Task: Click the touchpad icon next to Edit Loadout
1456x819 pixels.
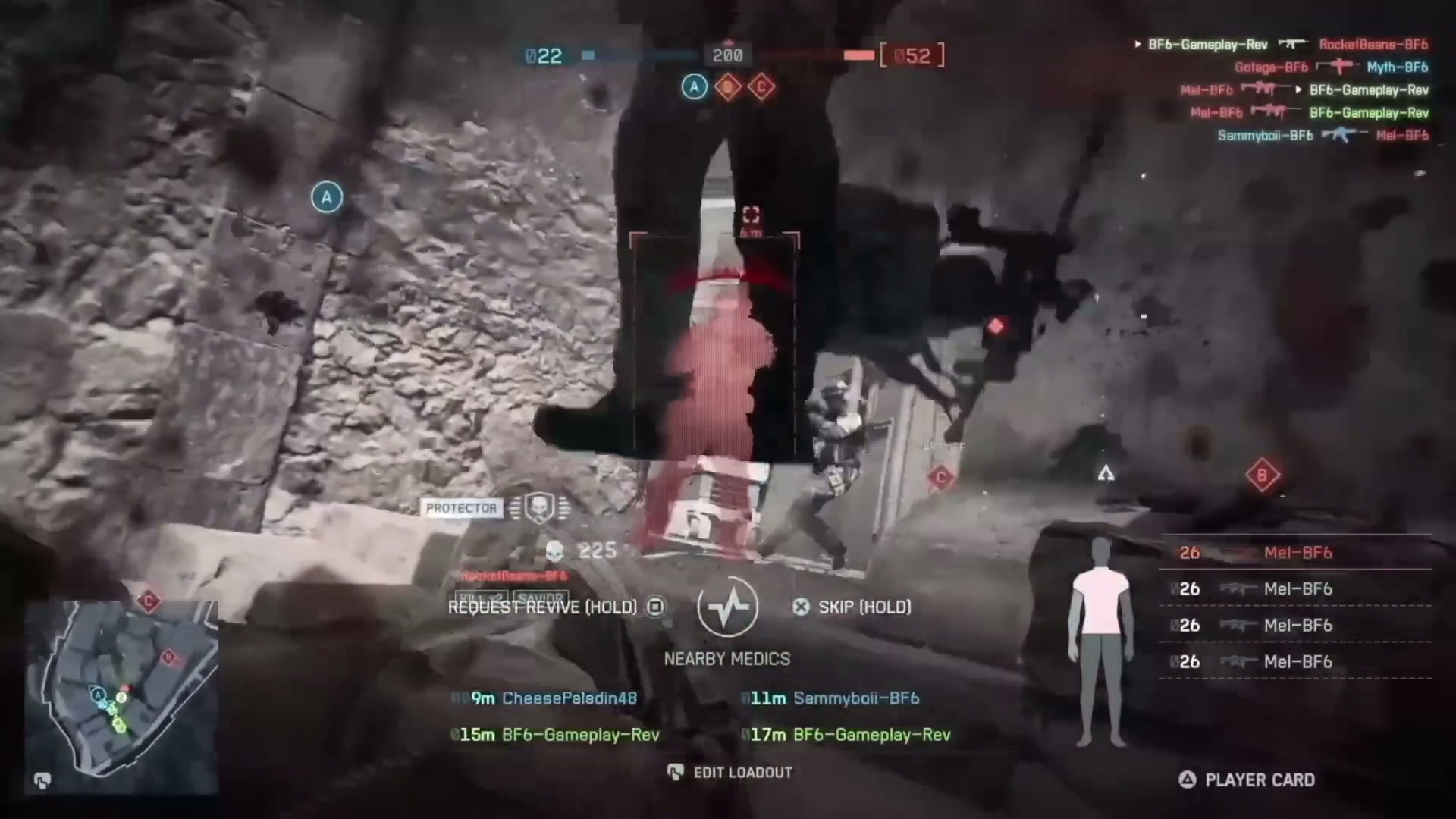Action: 674,772
